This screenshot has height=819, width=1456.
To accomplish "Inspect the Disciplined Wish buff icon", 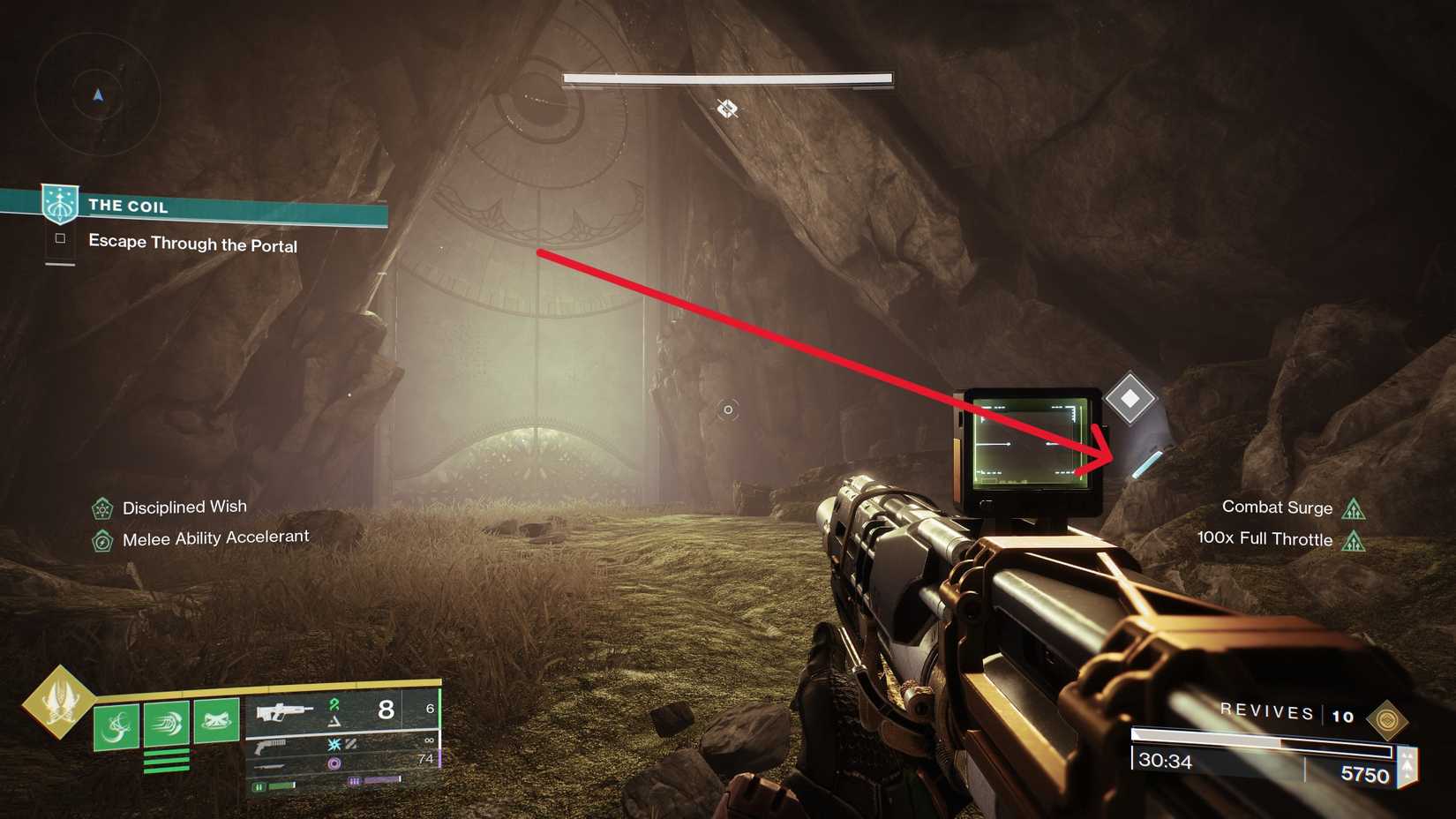I will 102,508.
